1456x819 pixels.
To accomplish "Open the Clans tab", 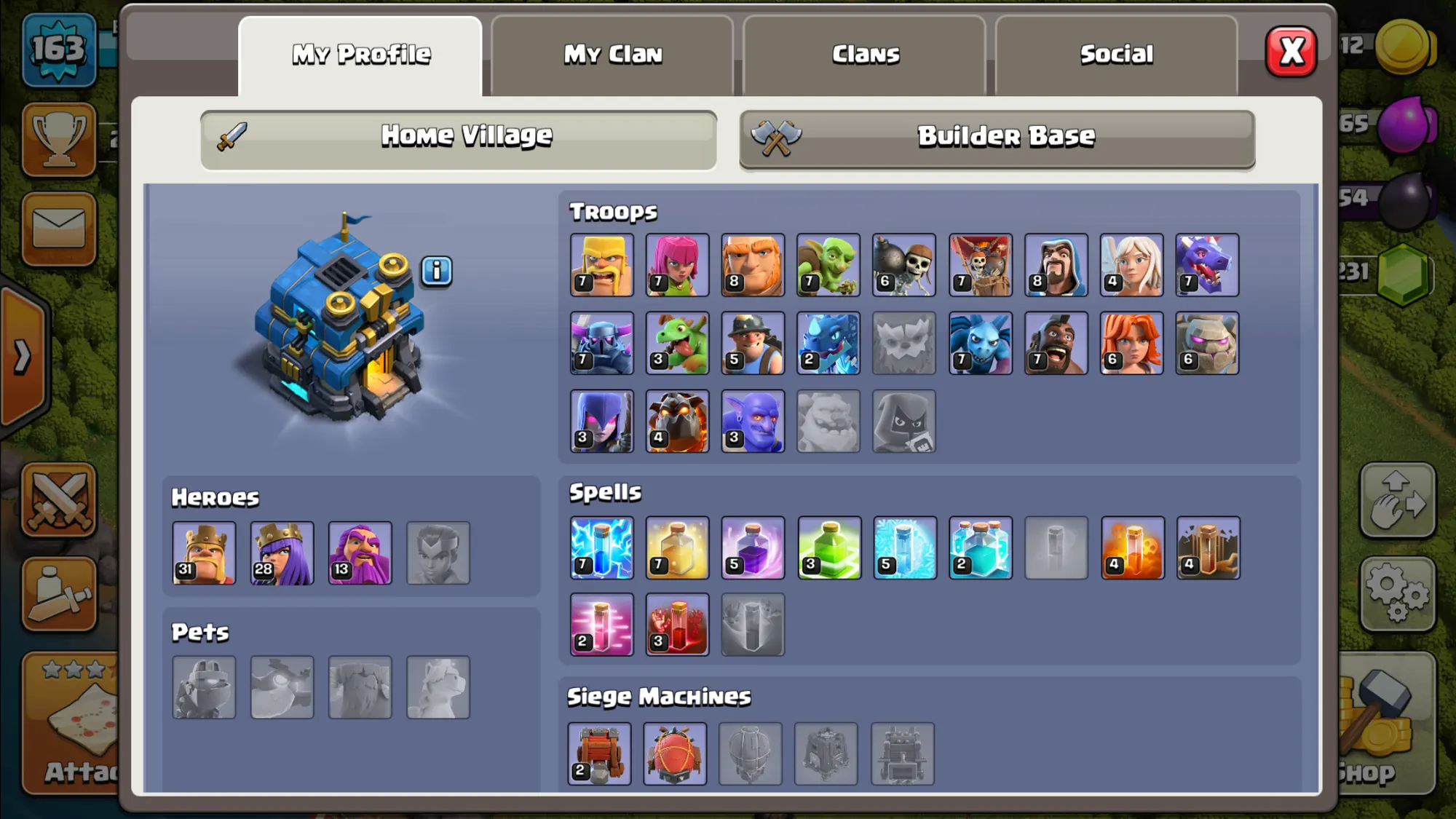I will [865, 55].
